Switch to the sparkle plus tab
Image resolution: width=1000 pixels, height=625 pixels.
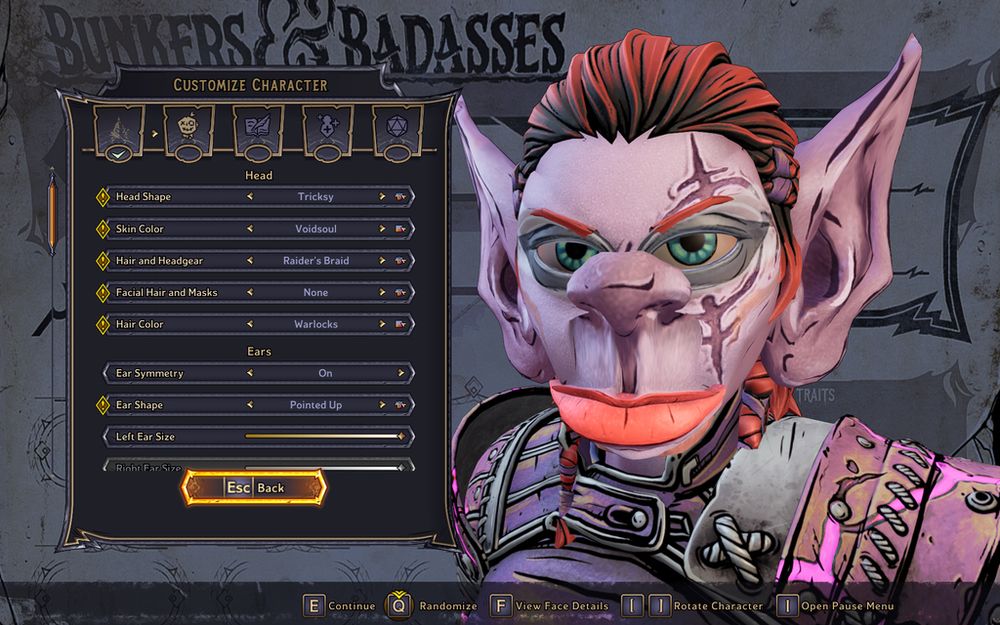328,129
